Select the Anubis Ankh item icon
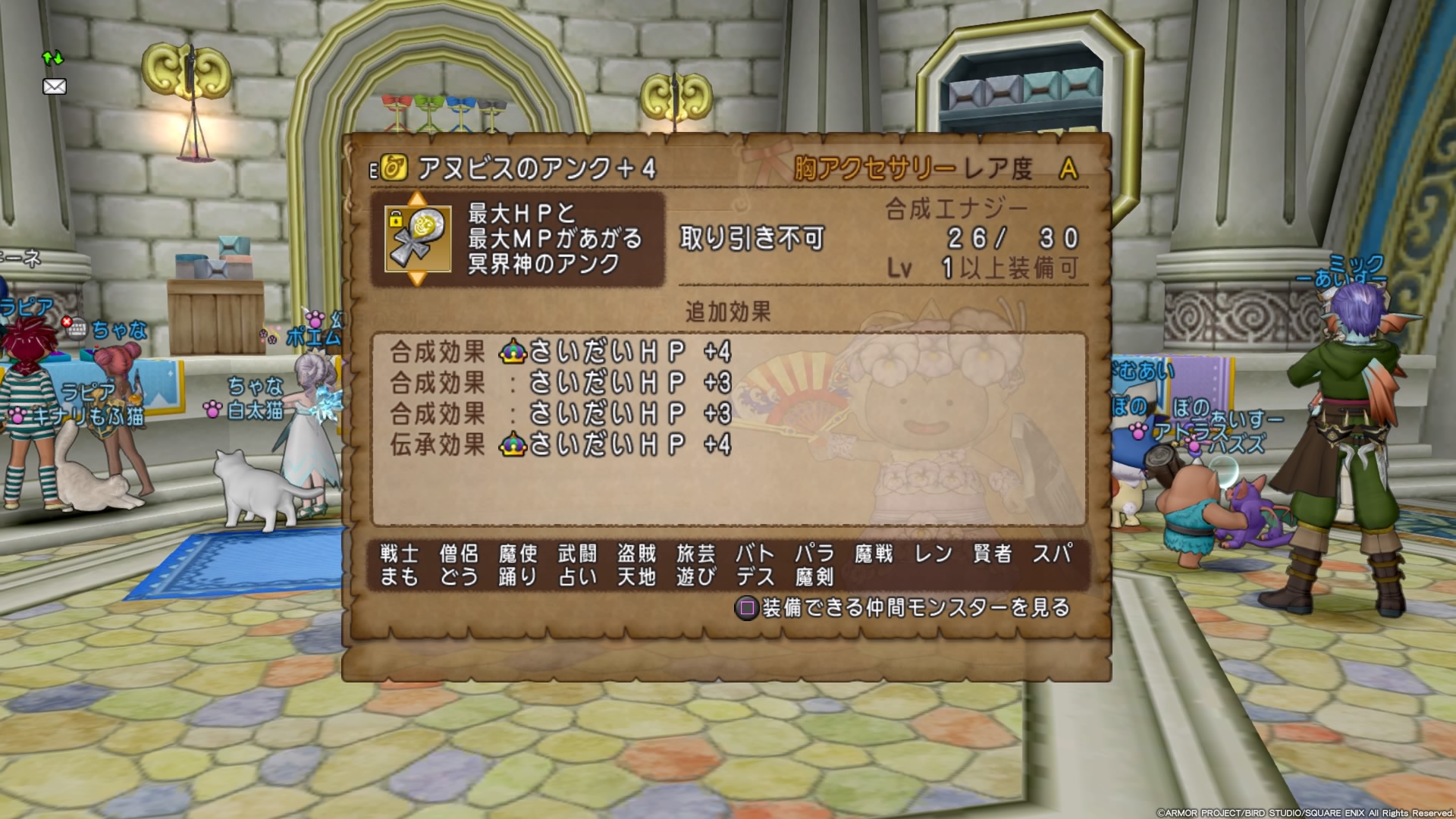1456x819 pixels. [418, 238]
